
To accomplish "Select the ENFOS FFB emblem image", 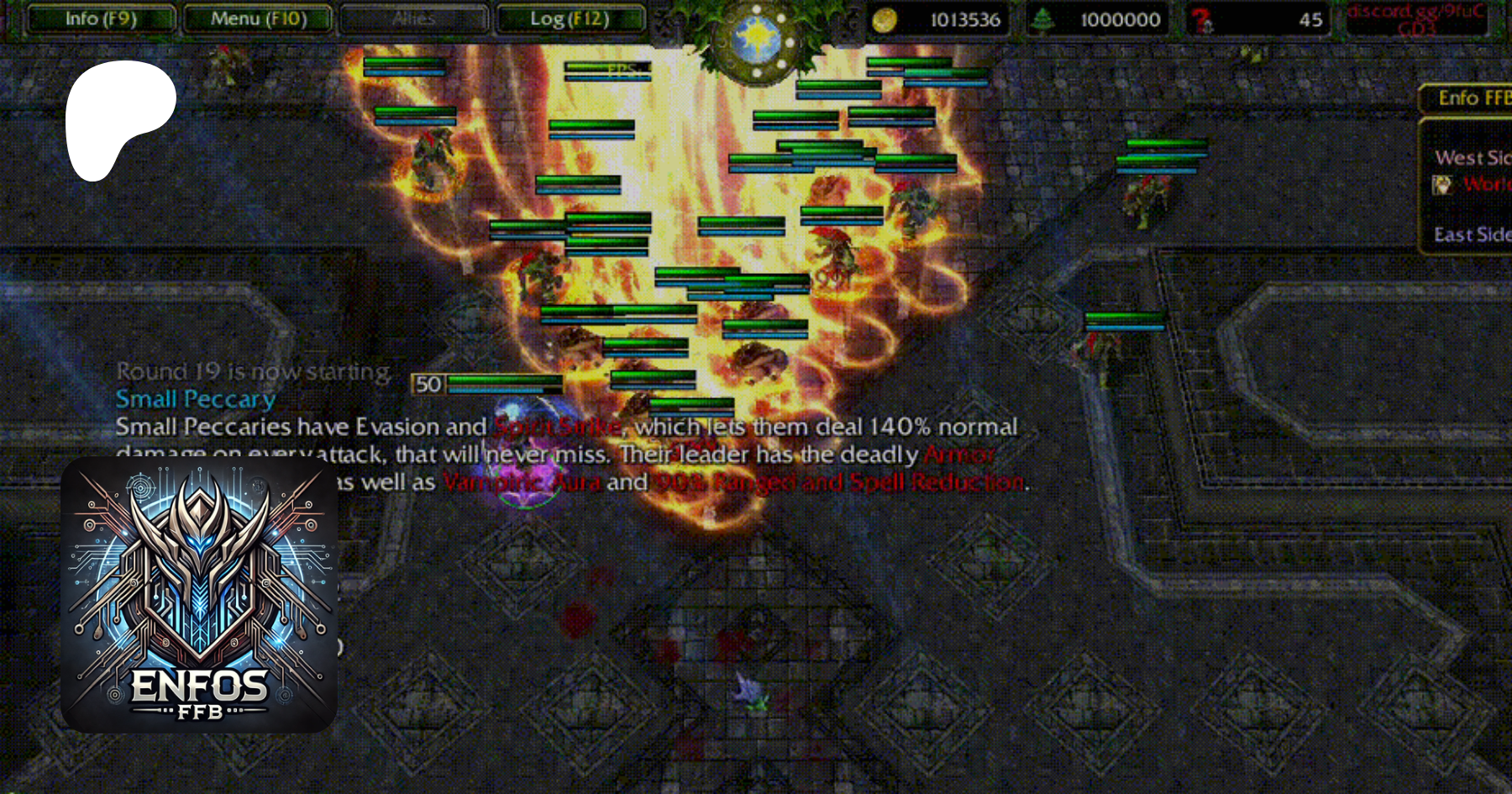I will (x=199, y=595).
